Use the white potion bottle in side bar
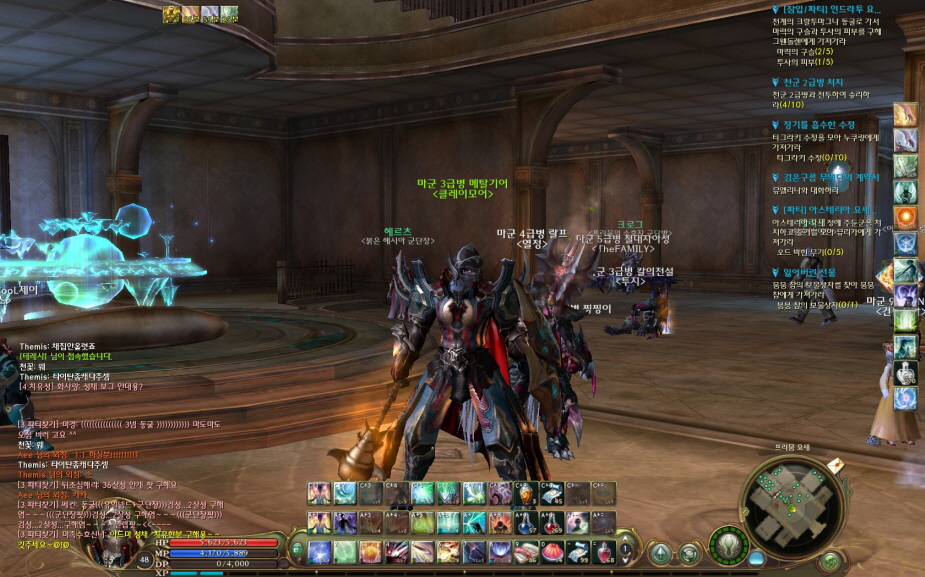 (905, 372)
